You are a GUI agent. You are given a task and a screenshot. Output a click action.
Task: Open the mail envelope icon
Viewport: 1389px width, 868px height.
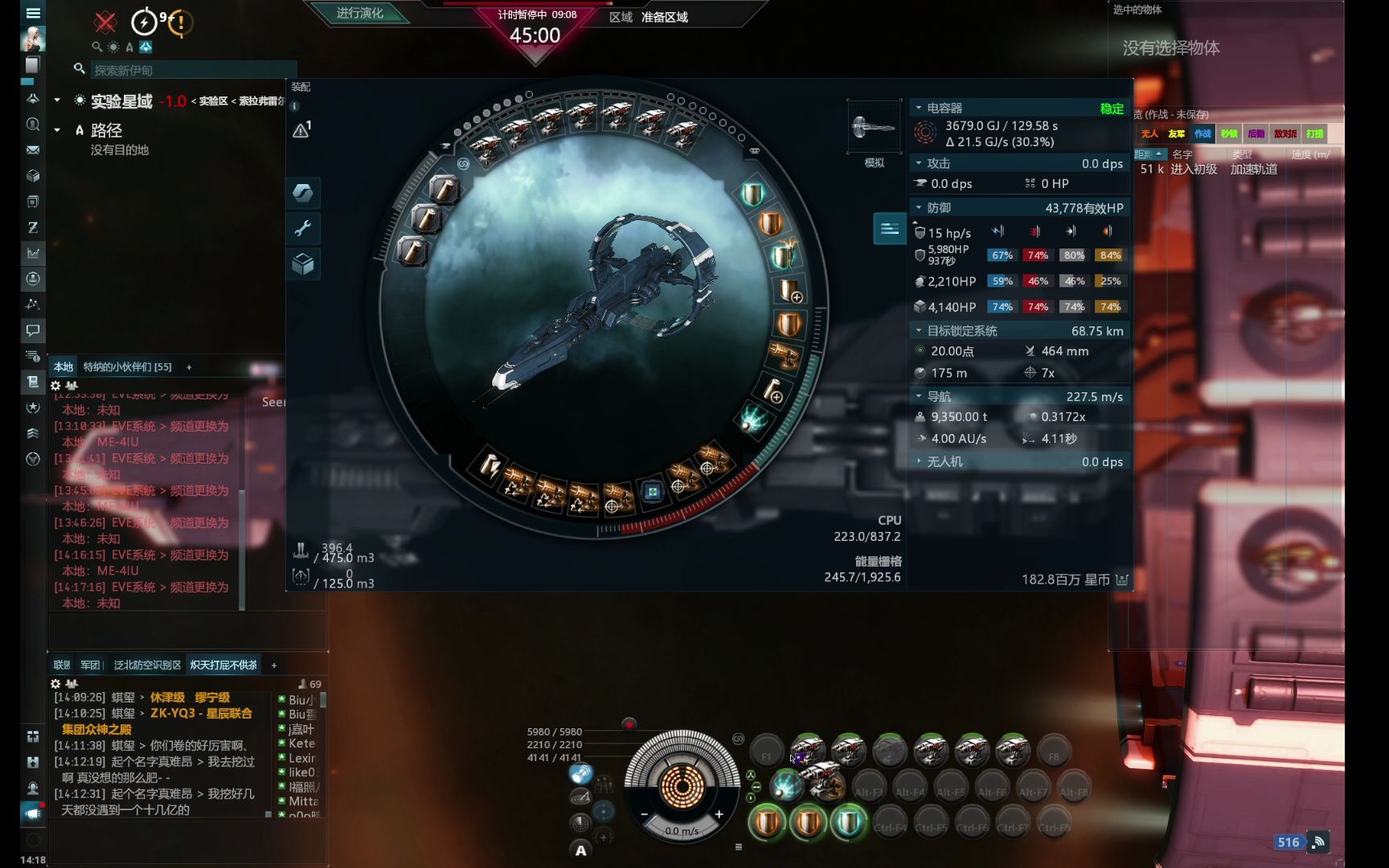(x=33, y=150)
